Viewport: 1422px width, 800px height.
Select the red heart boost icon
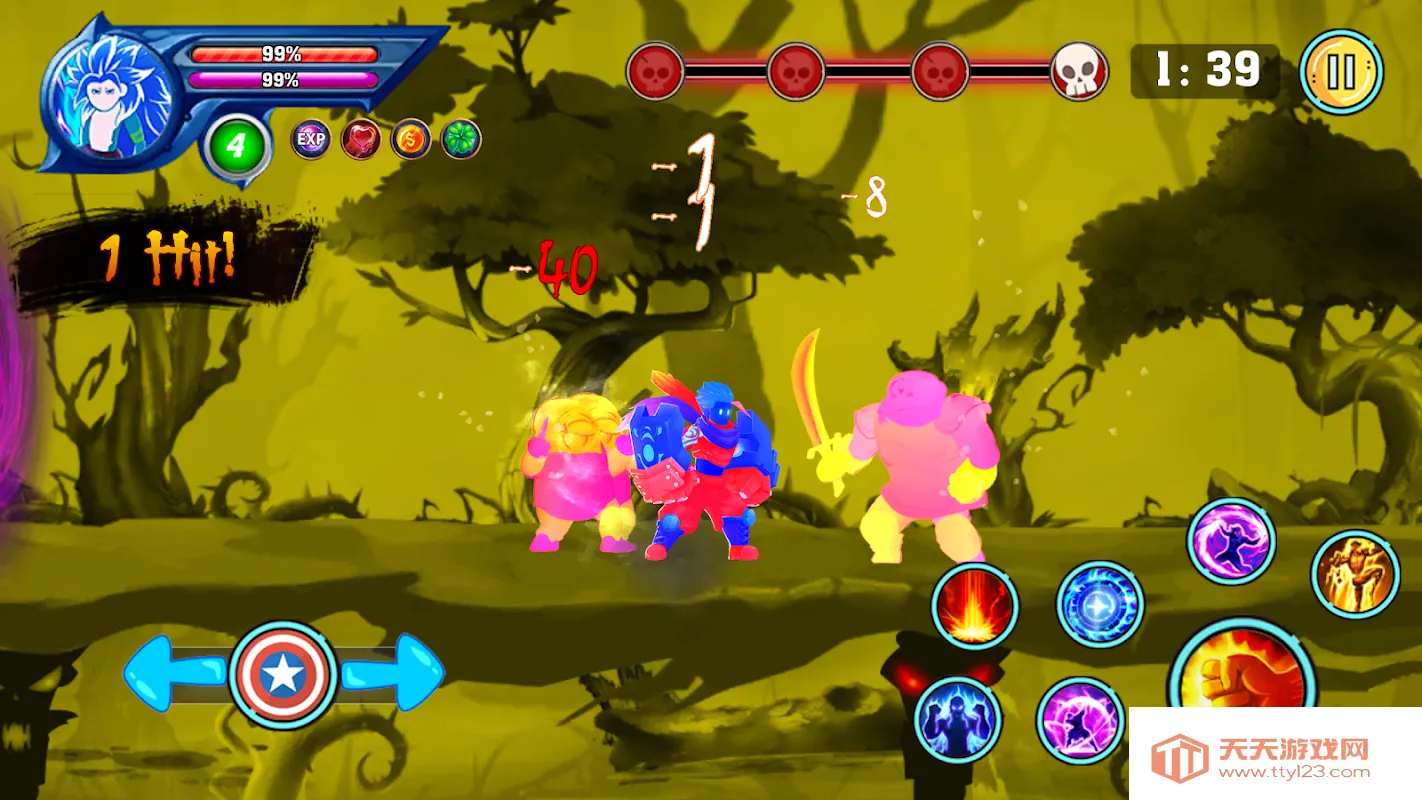(x=360, y=139)
